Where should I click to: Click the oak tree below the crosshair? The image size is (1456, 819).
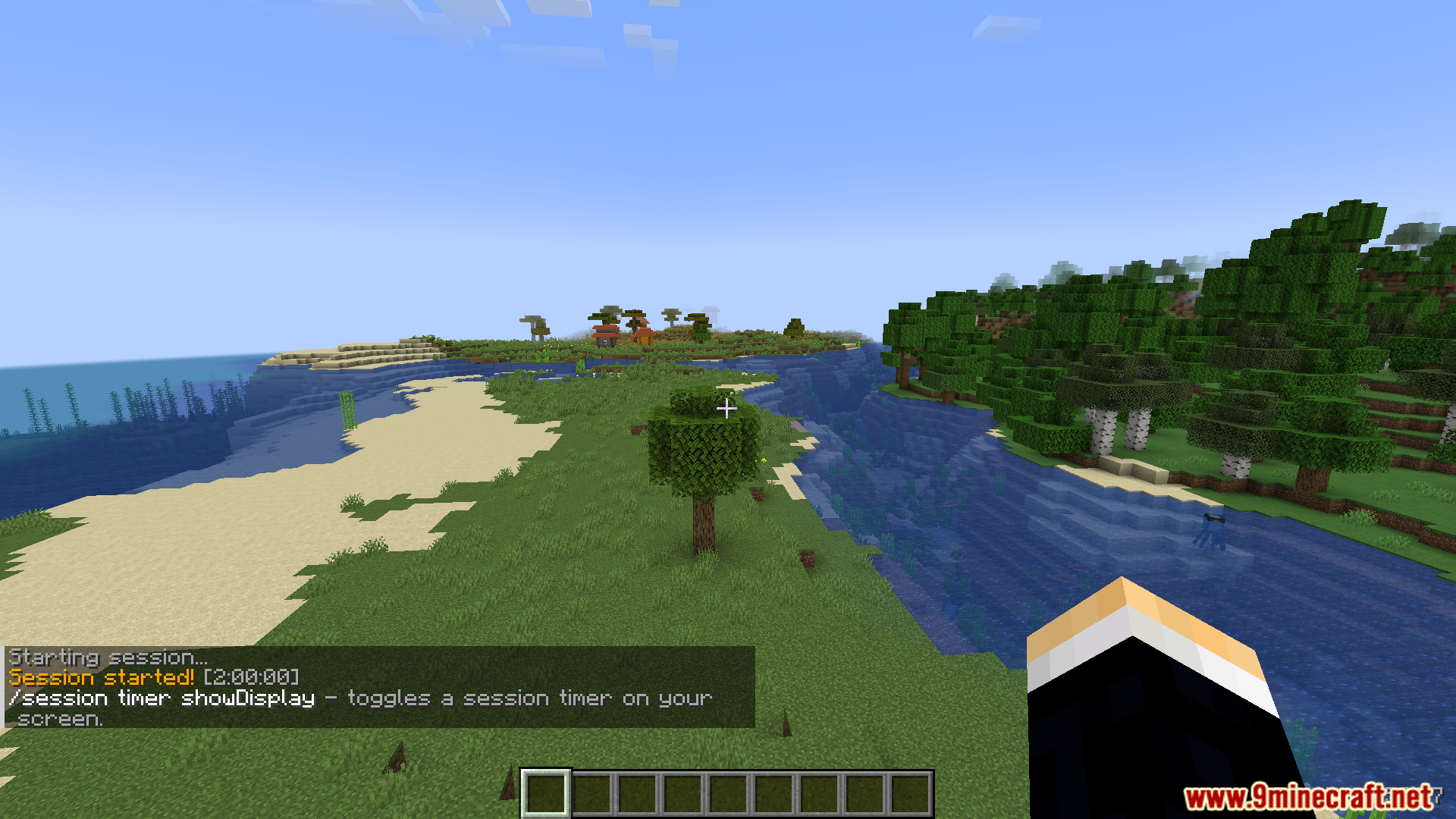(698, 455)
